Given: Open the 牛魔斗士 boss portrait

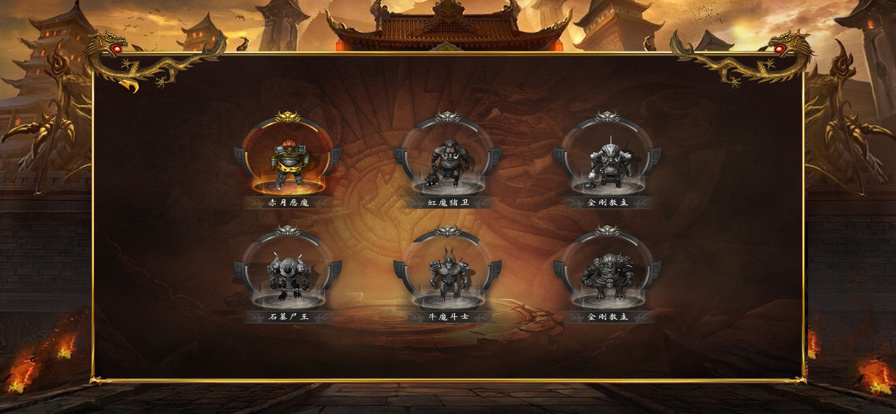Looking at the screenshot, I should click(x=447, y=272).
